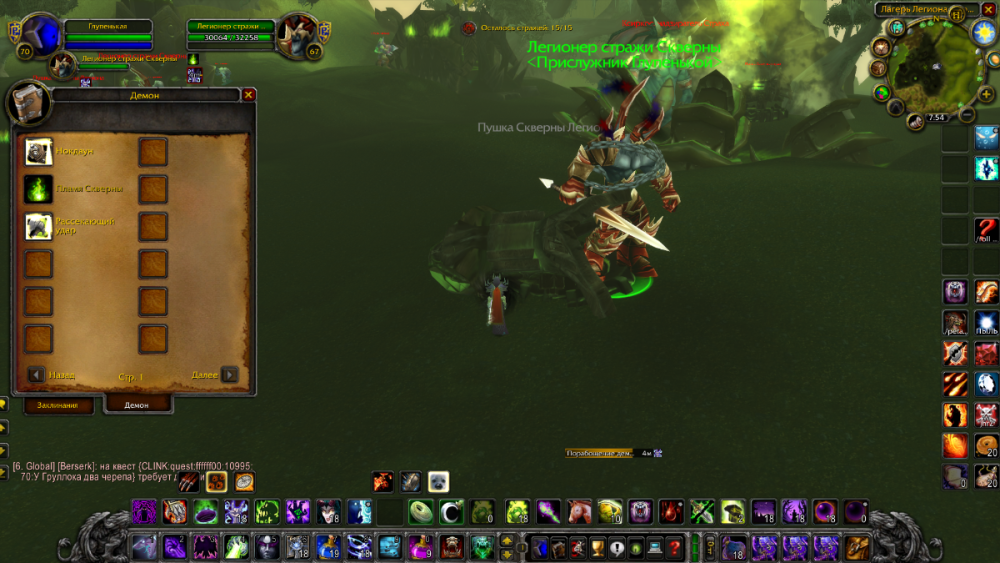Image resolution: width=1000 pixels, height=563 pixels.
Task: Open the help request red question mark
Action: click(x=675, y=547)
